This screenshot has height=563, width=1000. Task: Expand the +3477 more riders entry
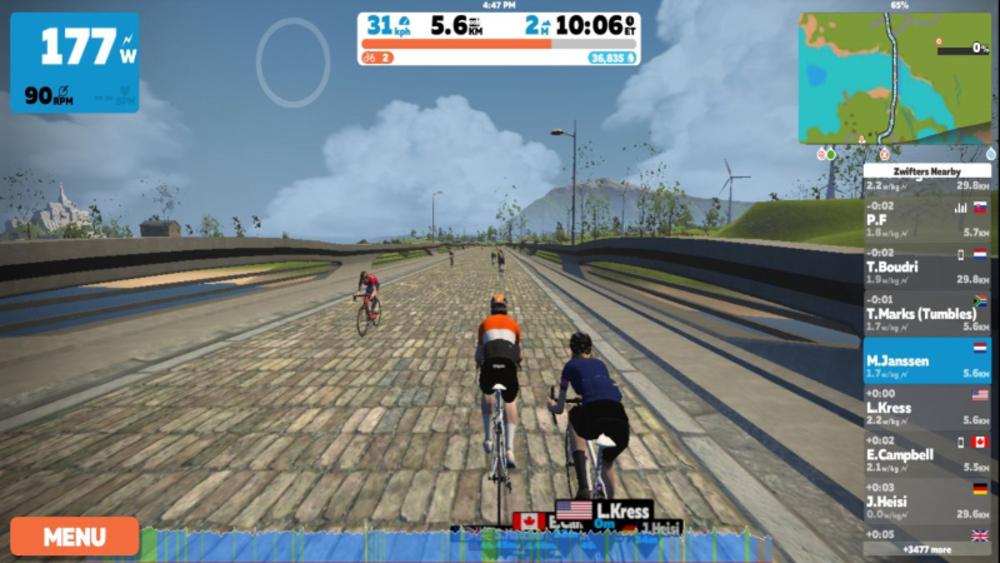pos(926,549)
